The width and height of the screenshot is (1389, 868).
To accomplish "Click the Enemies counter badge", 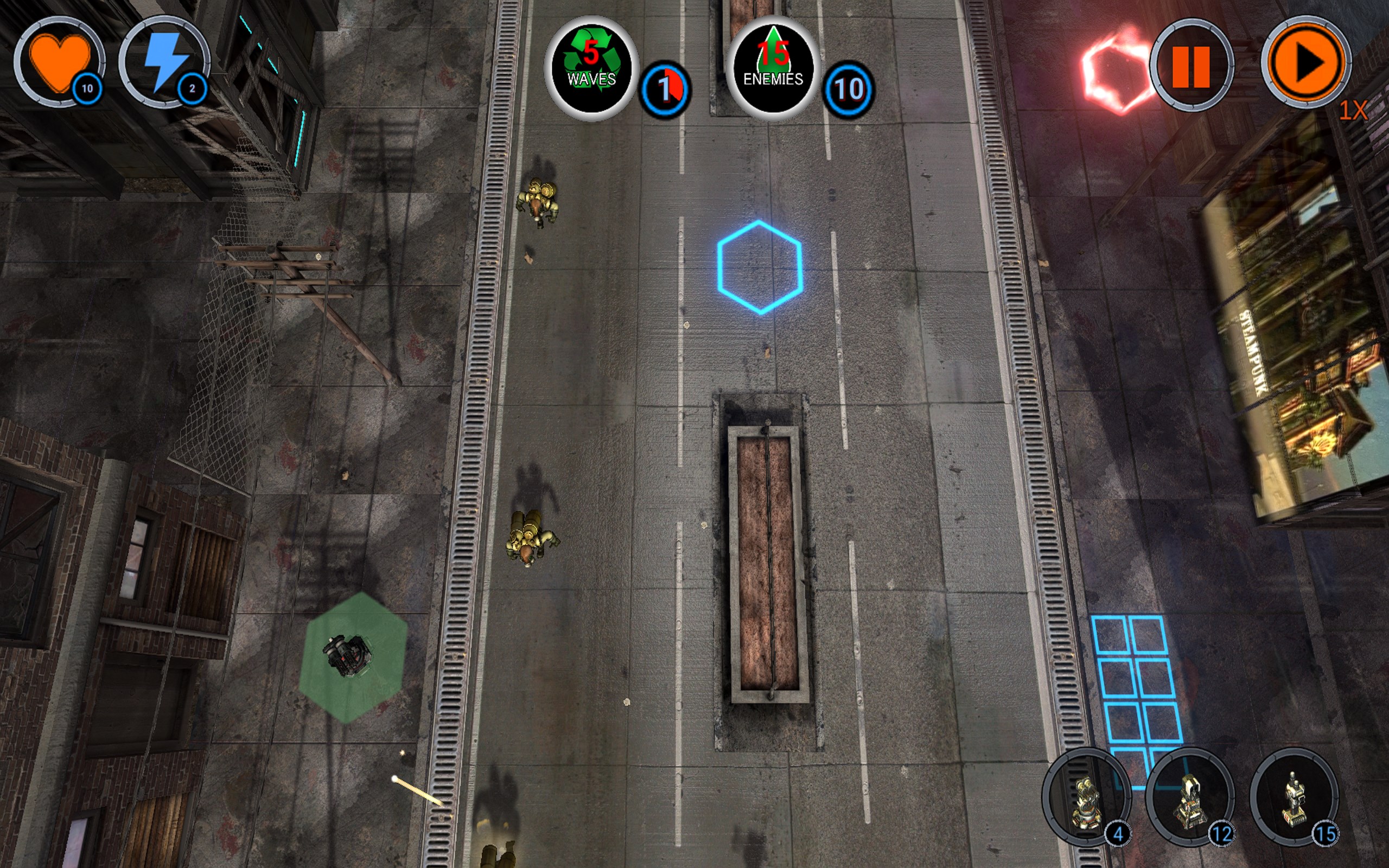I will pos(773,68).
